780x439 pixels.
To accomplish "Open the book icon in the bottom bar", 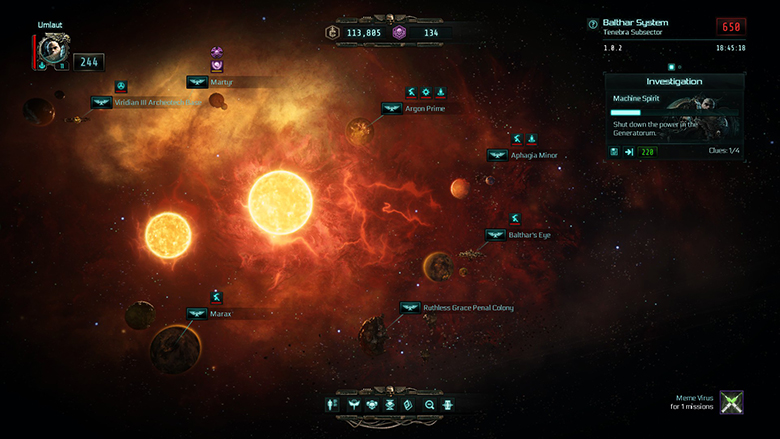I will [408, 404].
